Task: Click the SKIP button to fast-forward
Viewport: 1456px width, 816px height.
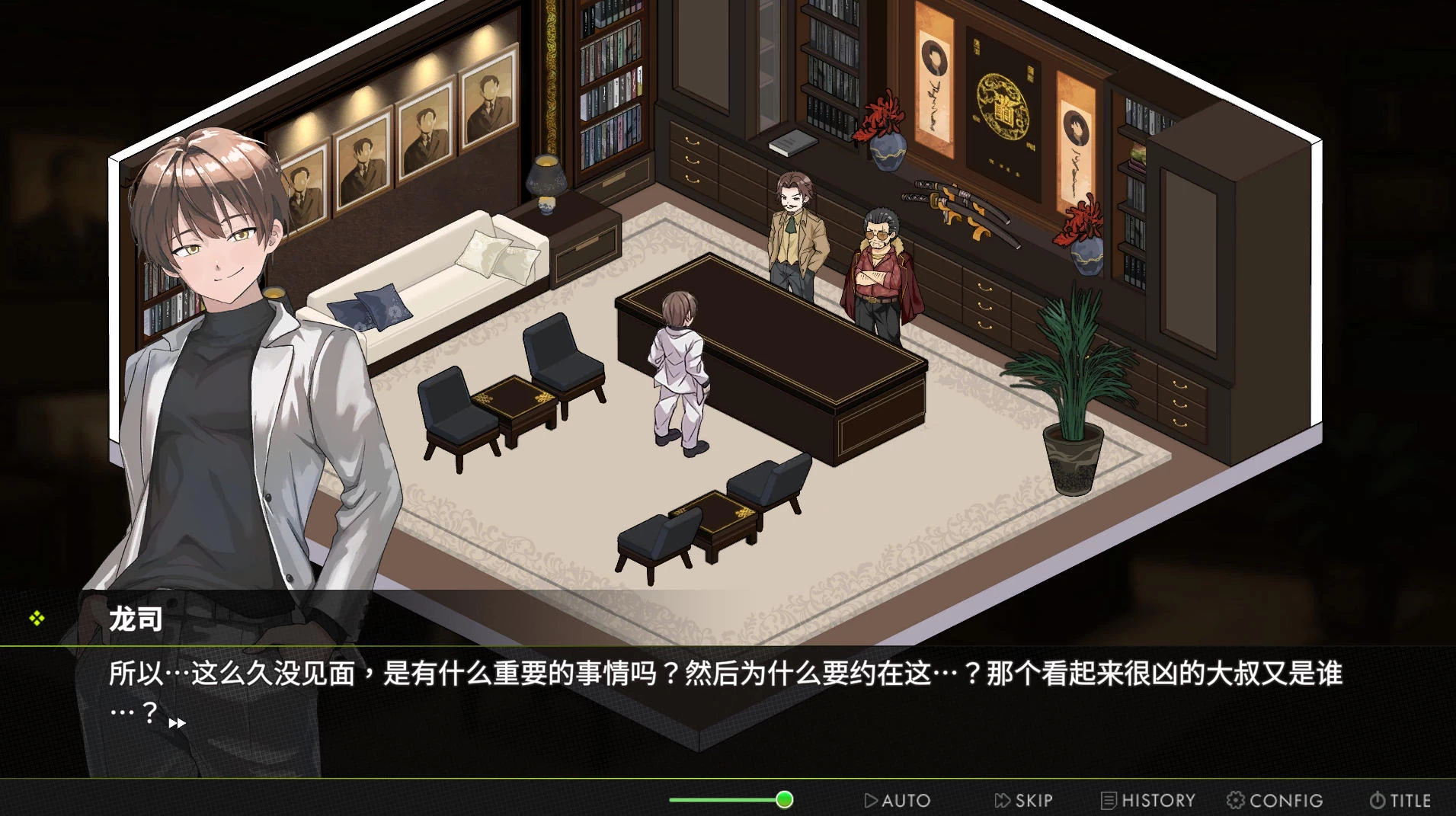Action: pos(1025,800)
